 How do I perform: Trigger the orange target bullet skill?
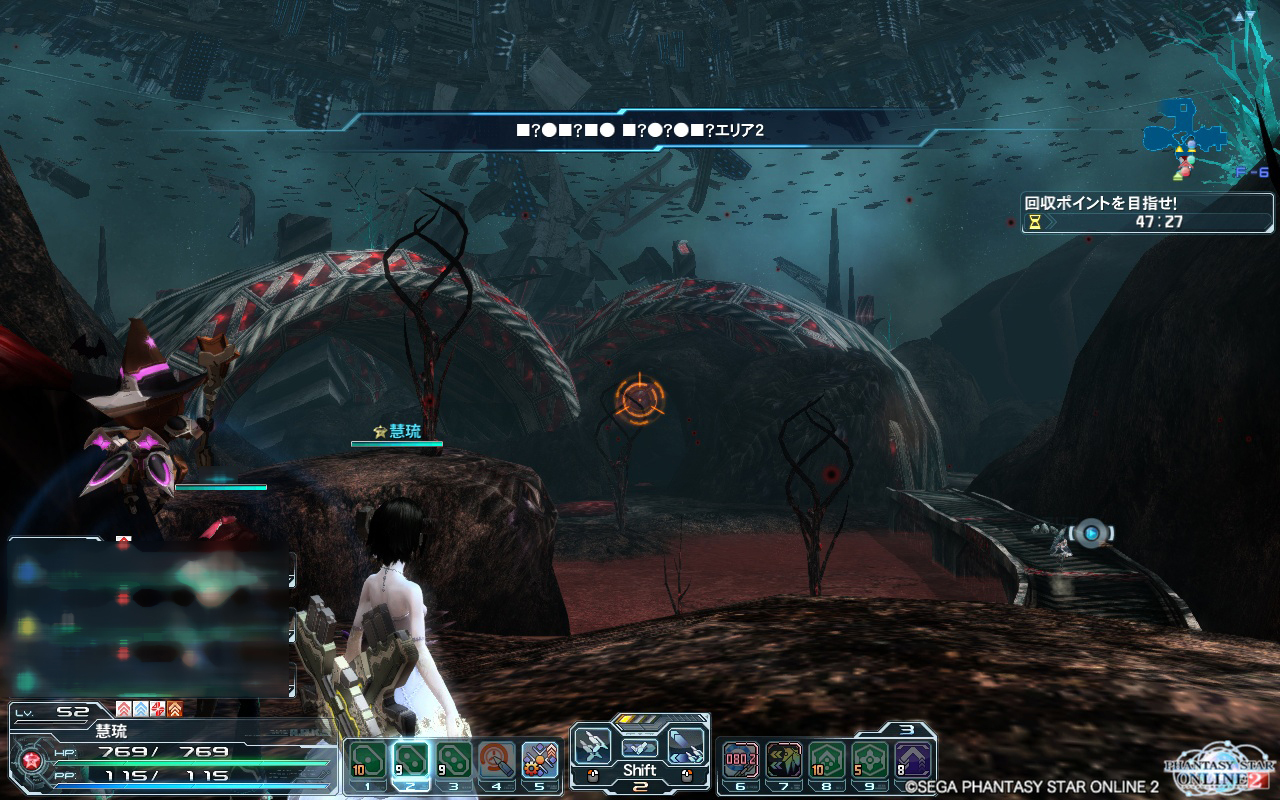click(x=497, y=760)
